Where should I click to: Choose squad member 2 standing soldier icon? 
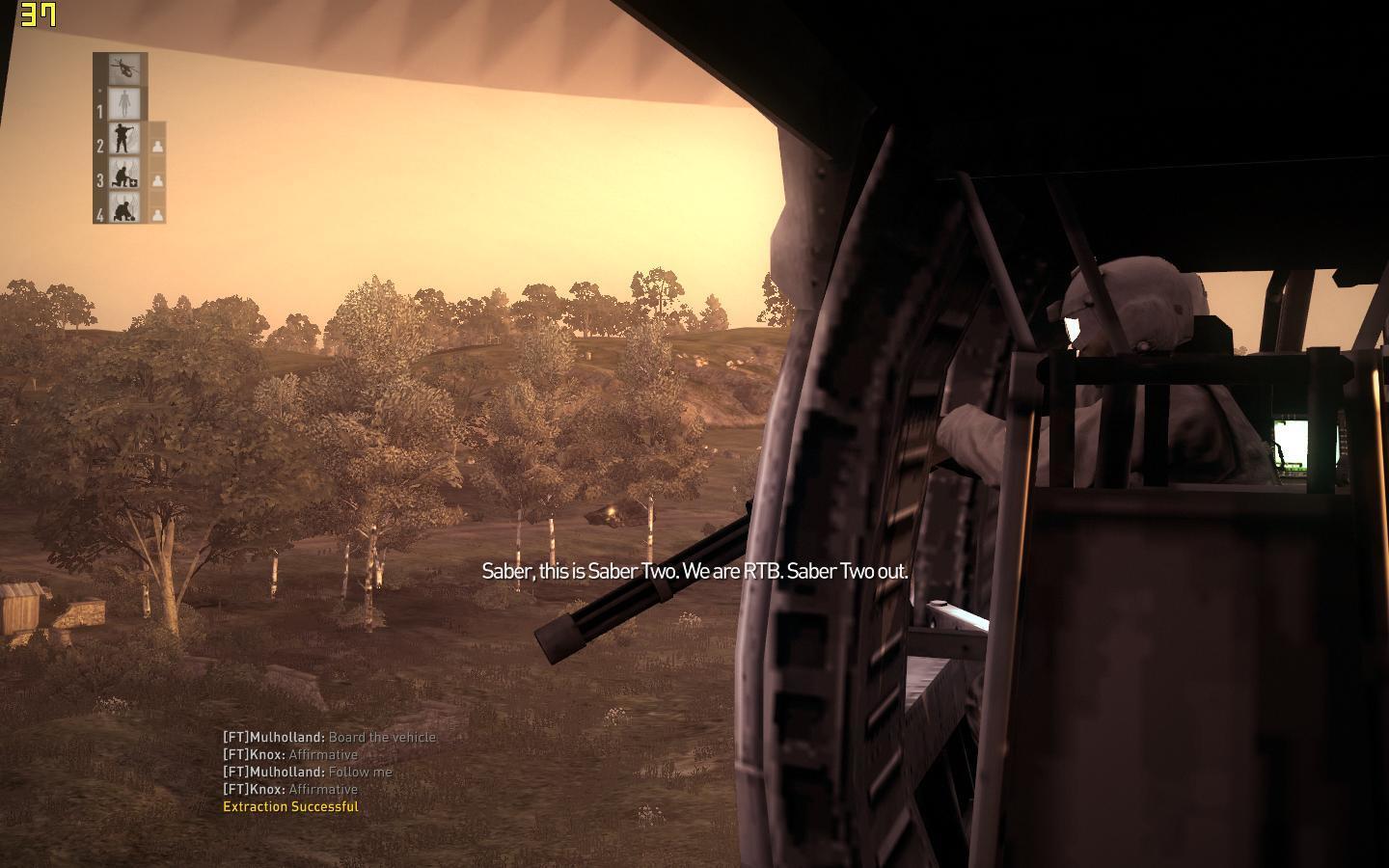point(123,138)
